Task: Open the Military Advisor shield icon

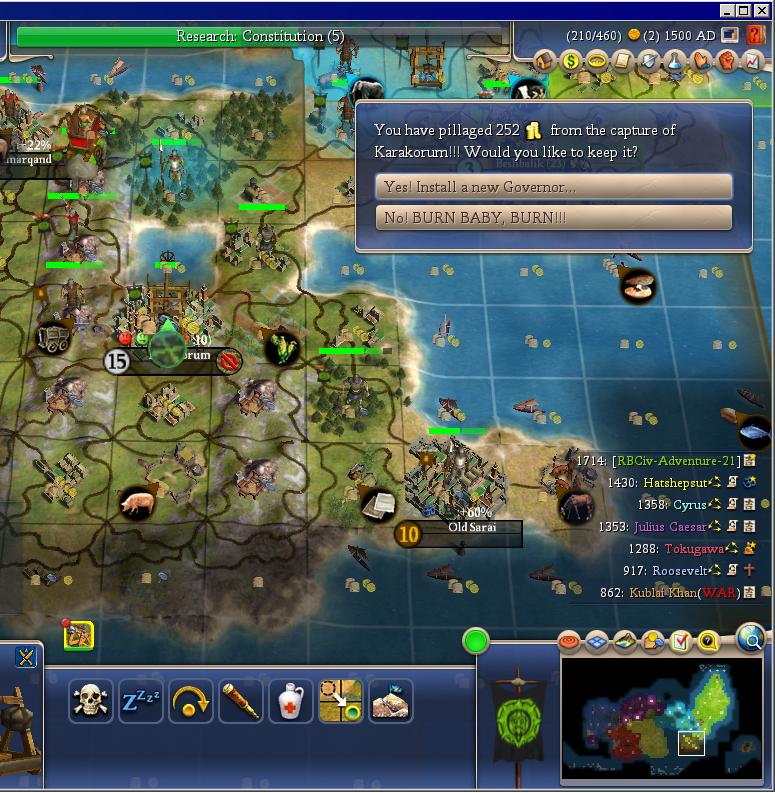Action: point(650,61)
